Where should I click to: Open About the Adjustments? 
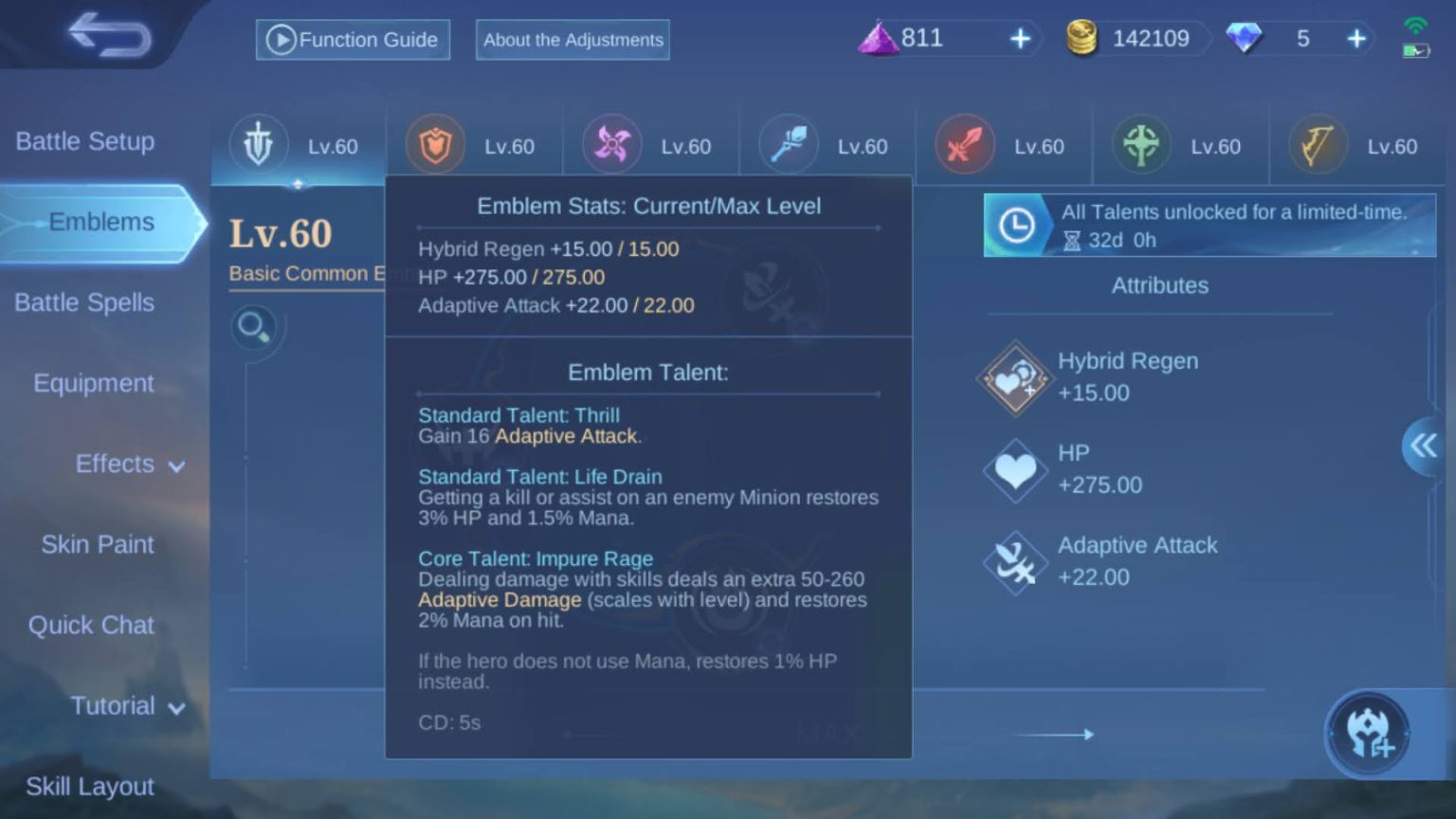point(572,40)
